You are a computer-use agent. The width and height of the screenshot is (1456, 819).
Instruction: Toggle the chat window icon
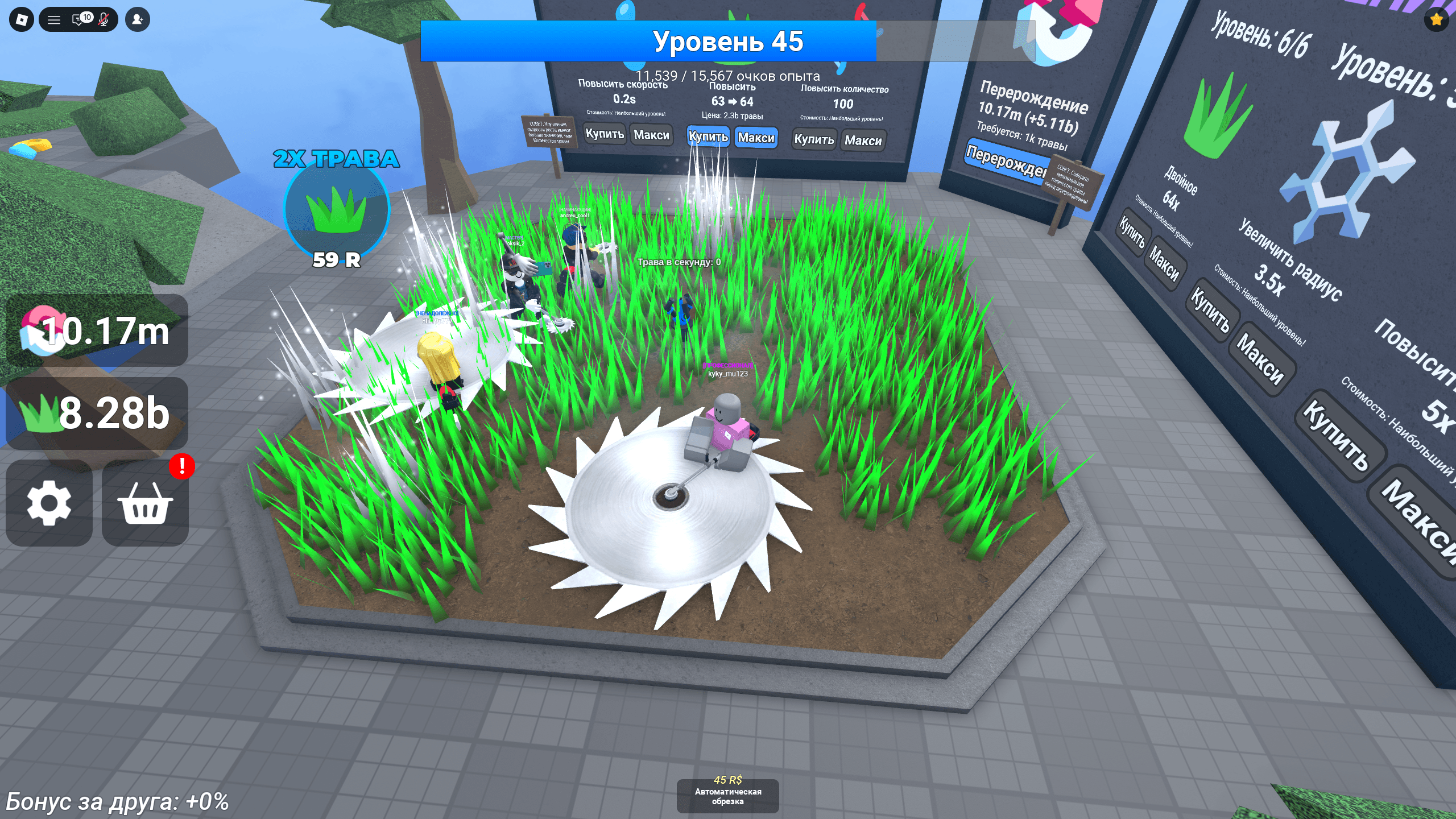tap(80, 20)
